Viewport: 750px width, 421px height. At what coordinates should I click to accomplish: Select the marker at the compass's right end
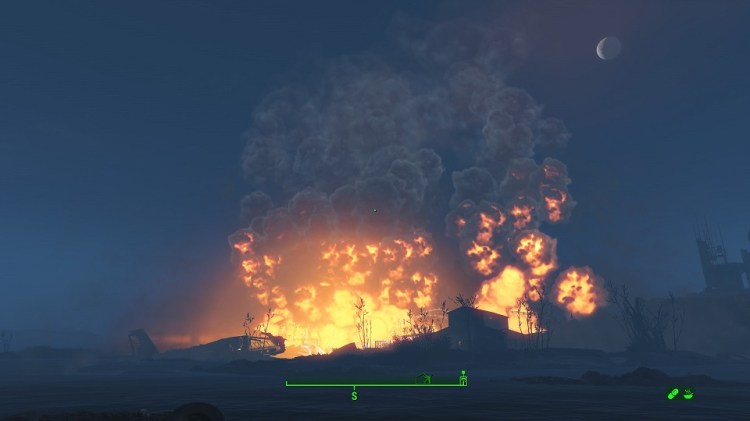463,377
